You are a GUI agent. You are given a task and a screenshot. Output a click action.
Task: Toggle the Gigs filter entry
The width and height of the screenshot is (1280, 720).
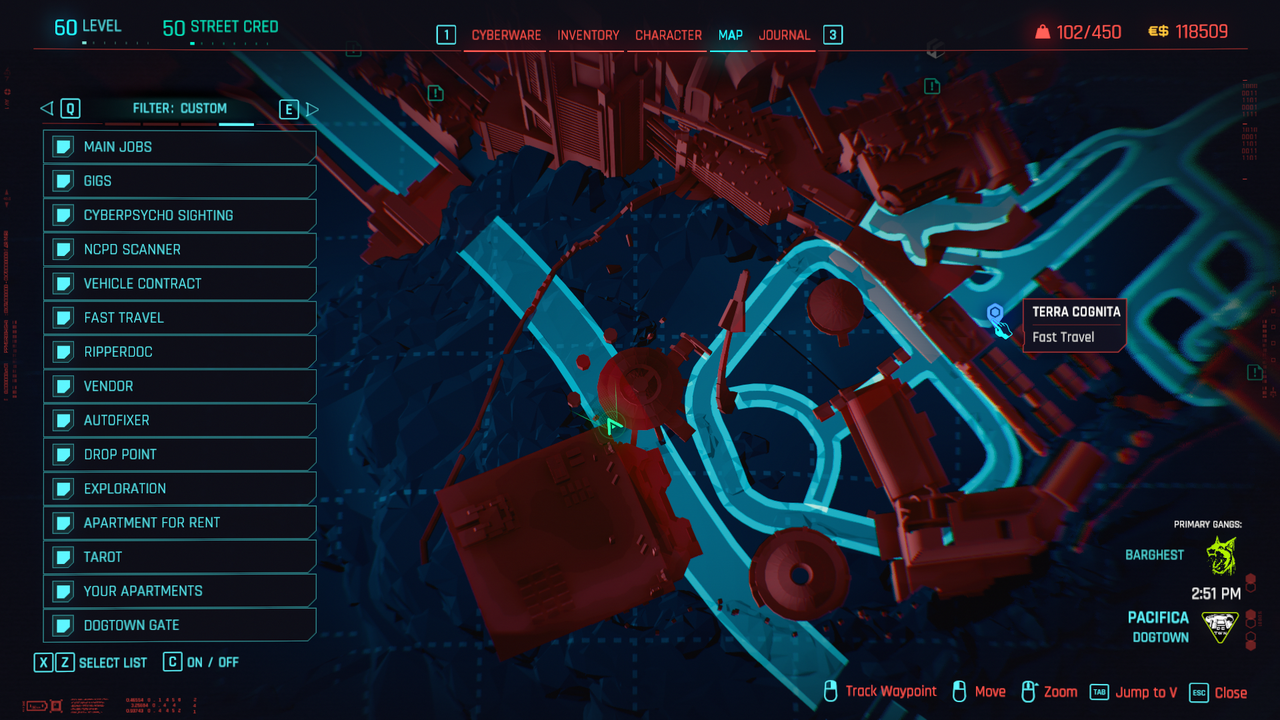click(x=180, y=181)
